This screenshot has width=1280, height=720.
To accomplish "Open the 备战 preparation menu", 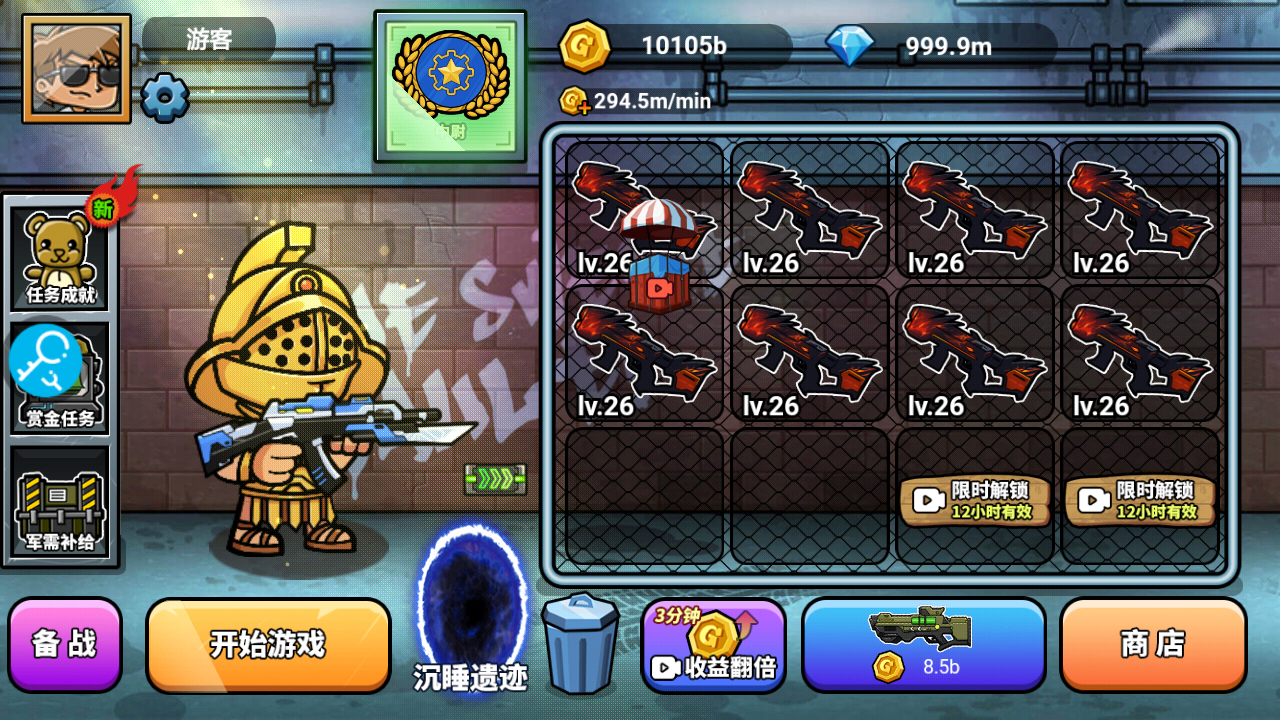I will coord(65,645).
